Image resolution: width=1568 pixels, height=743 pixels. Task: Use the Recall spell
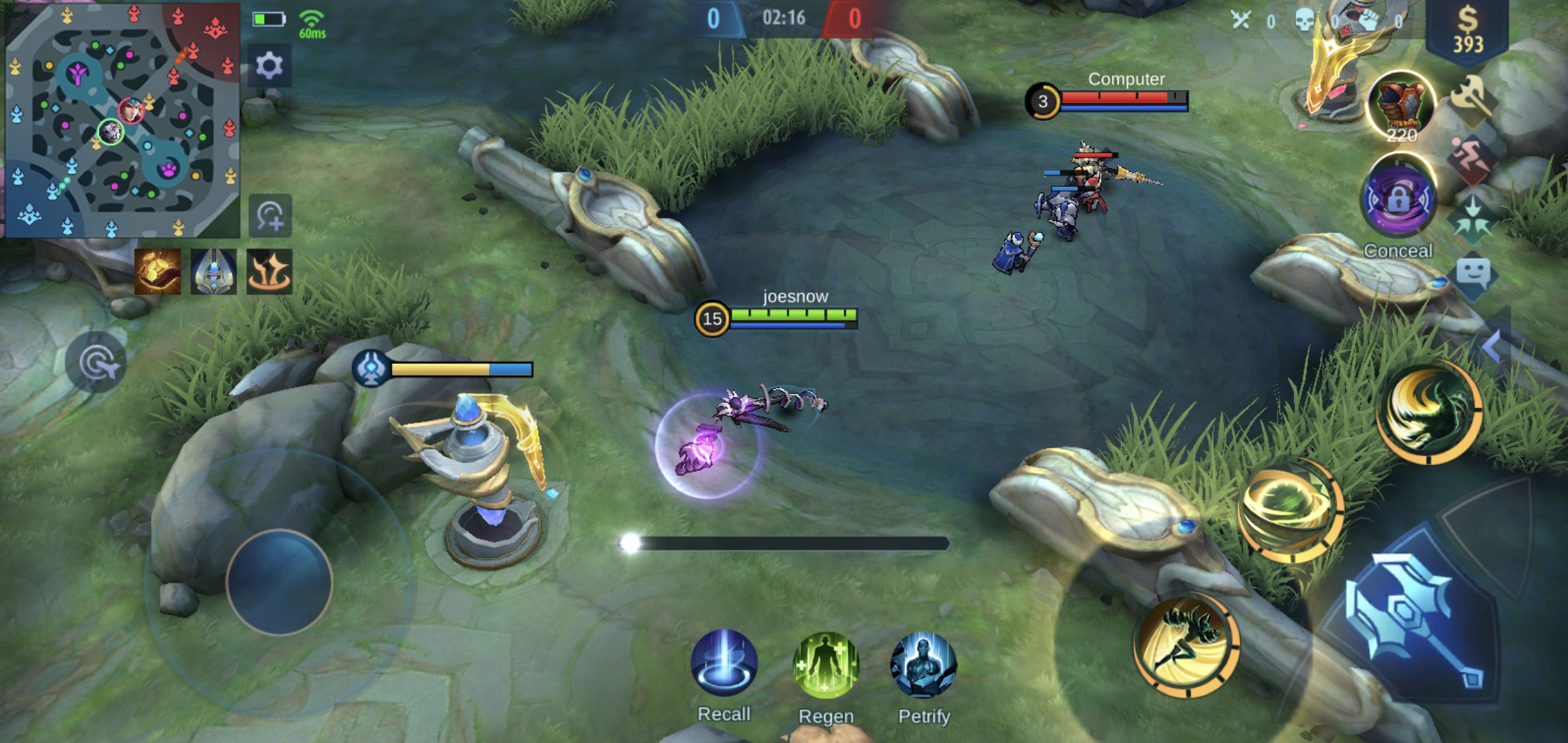(724, 663)
